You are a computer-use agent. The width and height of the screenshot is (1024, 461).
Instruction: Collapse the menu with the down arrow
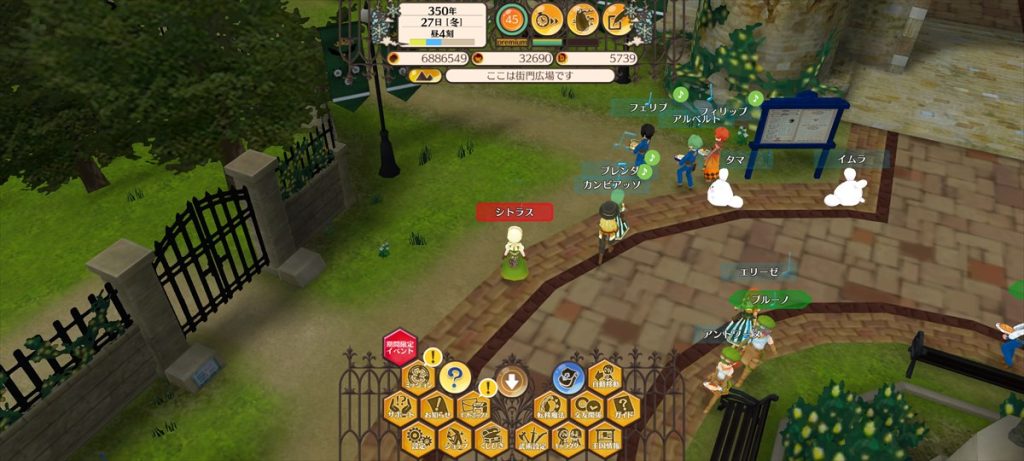511,380
